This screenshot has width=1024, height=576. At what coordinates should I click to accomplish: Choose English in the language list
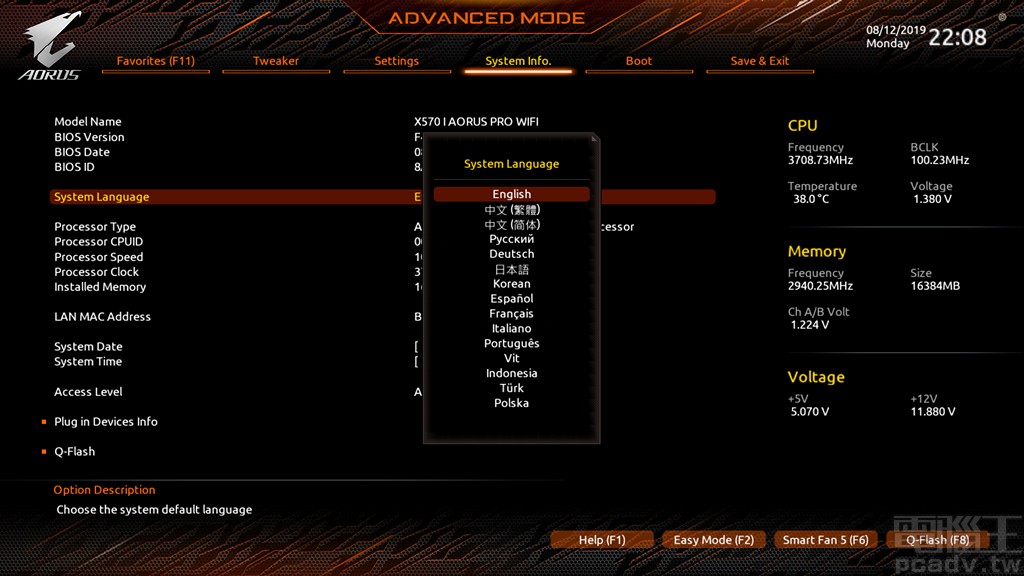[511, 194]
